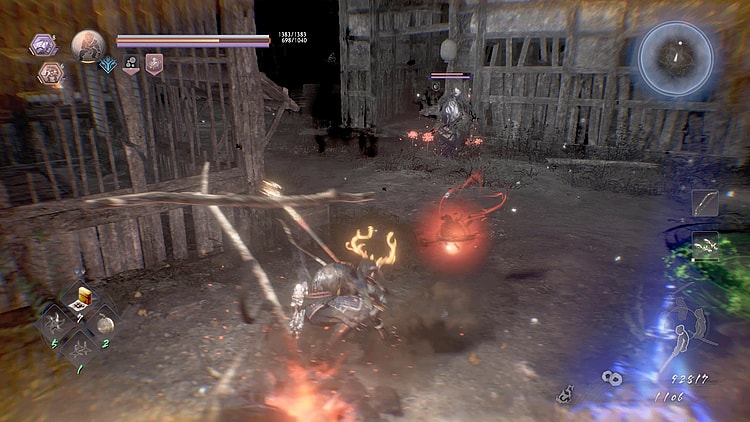
Task: Click the three-orb buff icon
Action: pyautogui.click(x=130, y=66)
